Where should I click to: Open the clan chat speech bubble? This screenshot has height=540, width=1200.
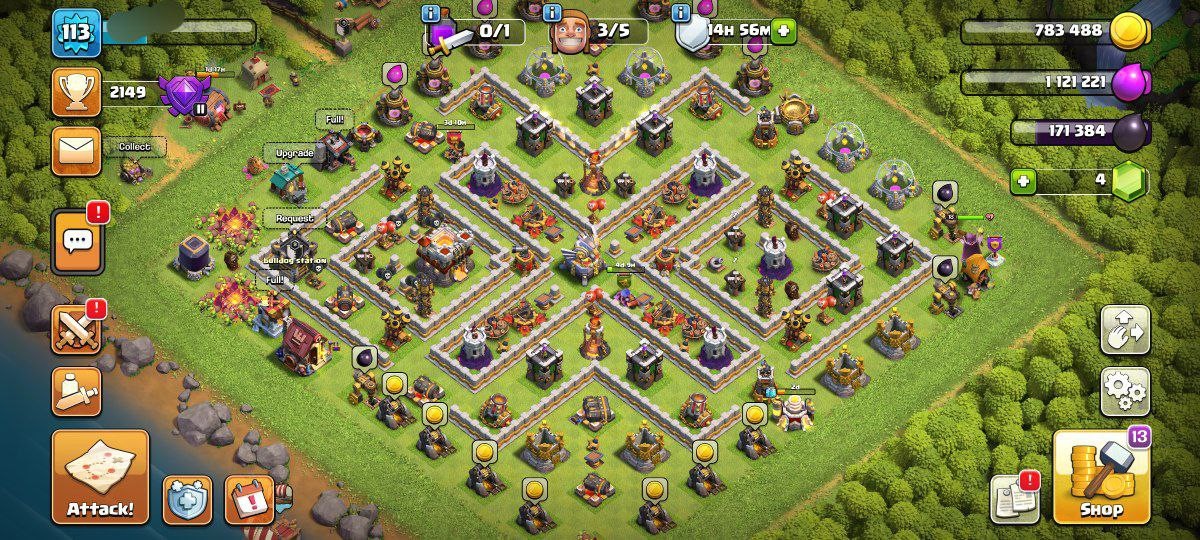77,242
